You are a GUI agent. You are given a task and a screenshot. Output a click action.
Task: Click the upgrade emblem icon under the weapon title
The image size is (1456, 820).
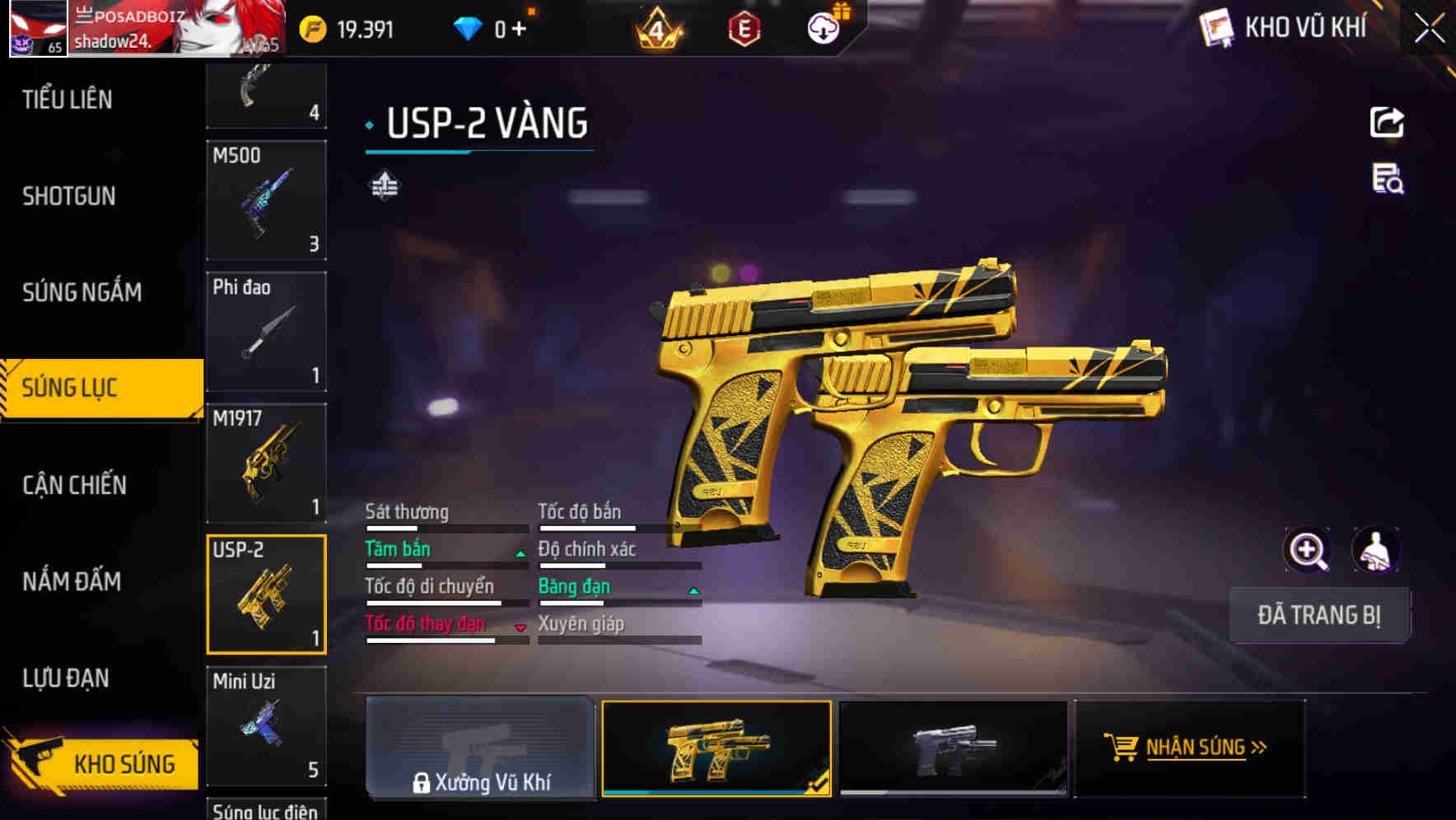tap(384, 184)
